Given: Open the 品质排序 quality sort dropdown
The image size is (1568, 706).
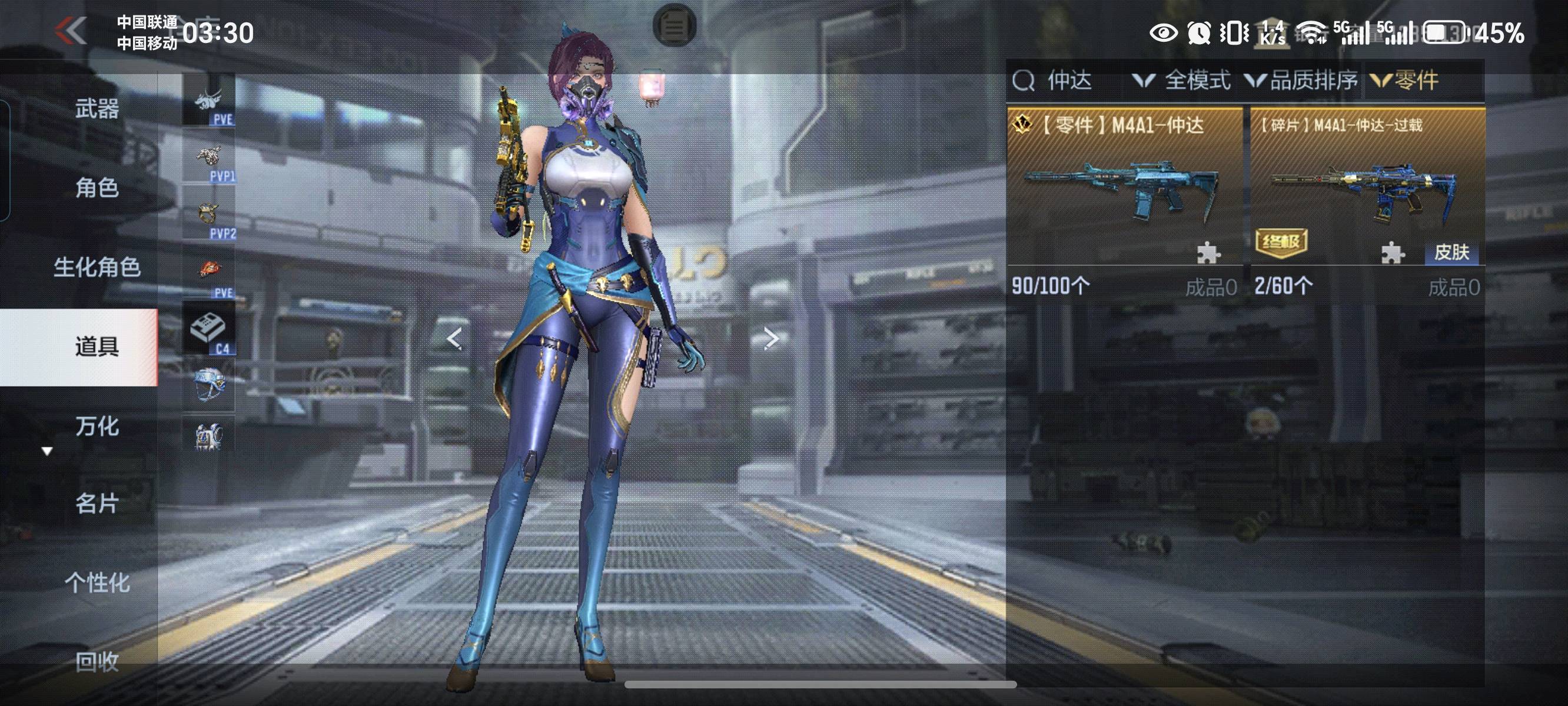Looking at the screenshot, I should click(1301, 81).
